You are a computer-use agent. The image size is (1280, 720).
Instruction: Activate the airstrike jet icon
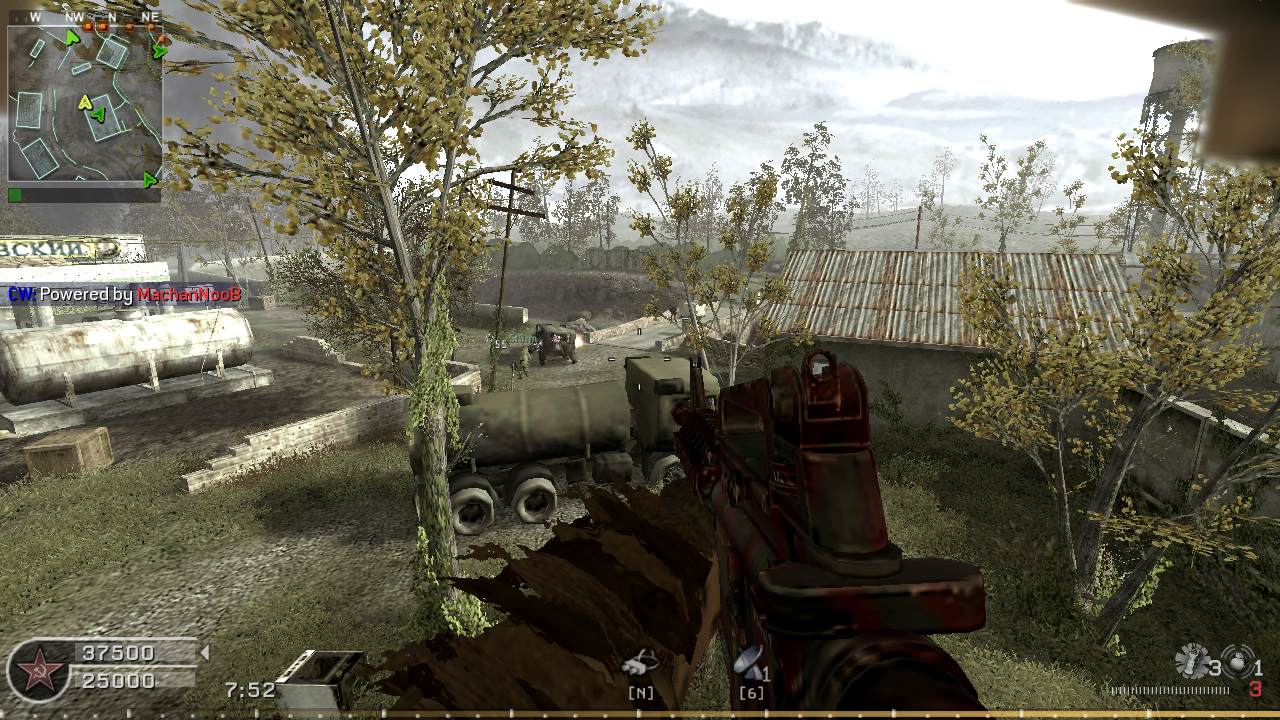[638, 661]
